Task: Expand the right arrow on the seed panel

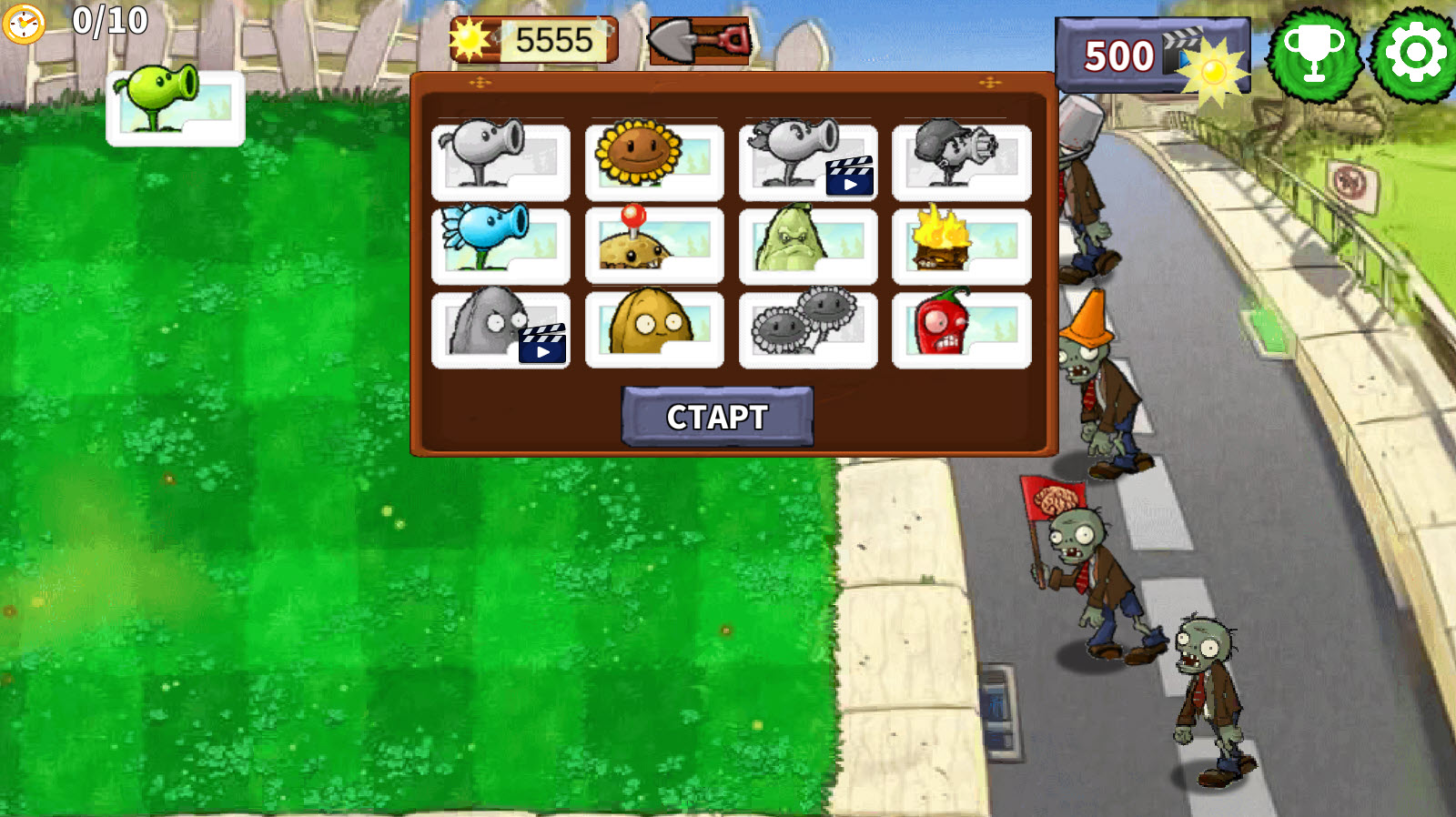Action: pos(991,82)
